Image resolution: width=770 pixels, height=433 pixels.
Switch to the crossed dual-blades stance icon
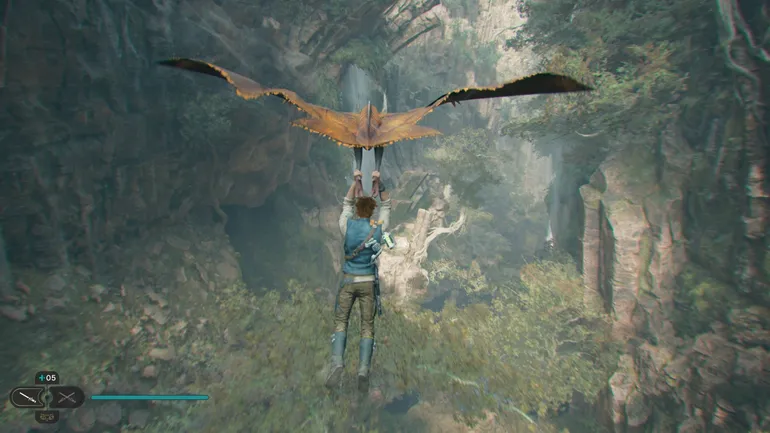[x=67, y=397]
